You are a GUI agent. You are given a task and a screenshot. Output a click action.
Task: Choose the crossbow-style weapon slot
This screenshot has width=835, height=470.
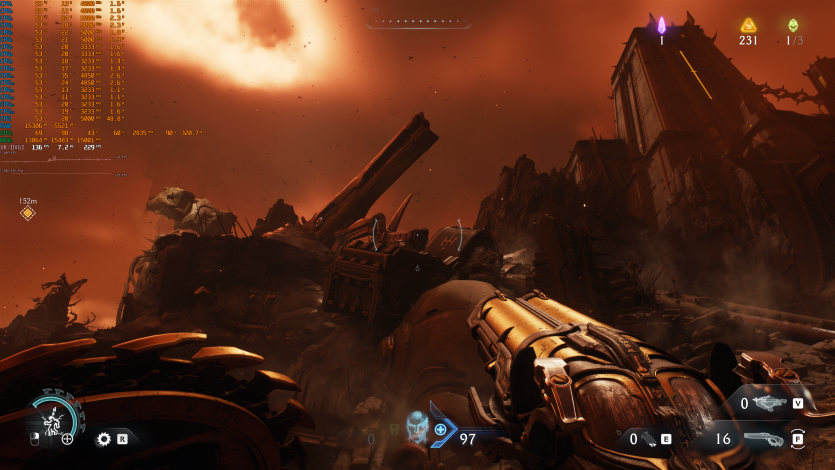769,404
